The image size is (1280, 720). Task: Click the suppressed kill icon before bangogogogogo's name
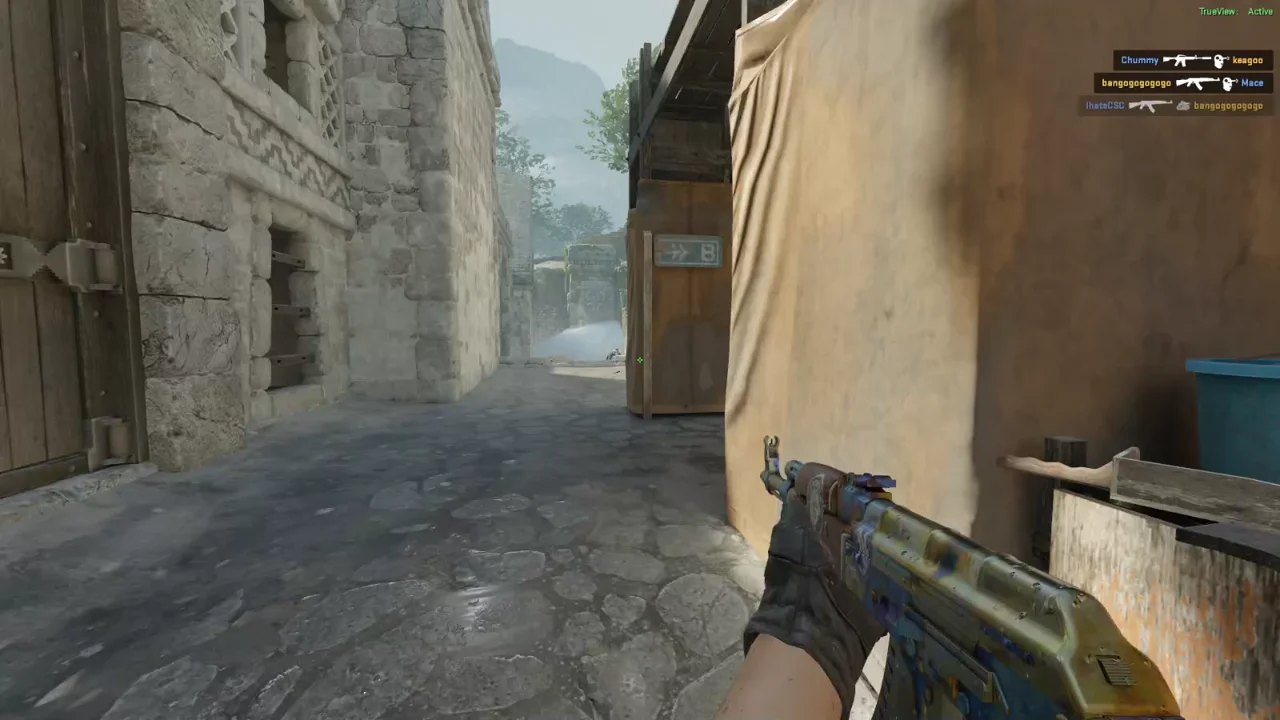(x=1184, y=105)
